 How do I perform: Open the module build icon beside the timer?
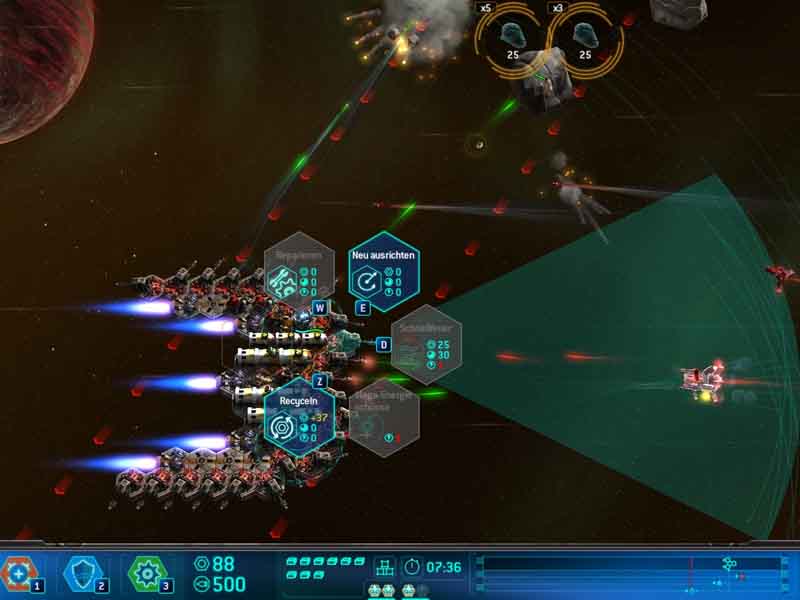coord(384,567)
